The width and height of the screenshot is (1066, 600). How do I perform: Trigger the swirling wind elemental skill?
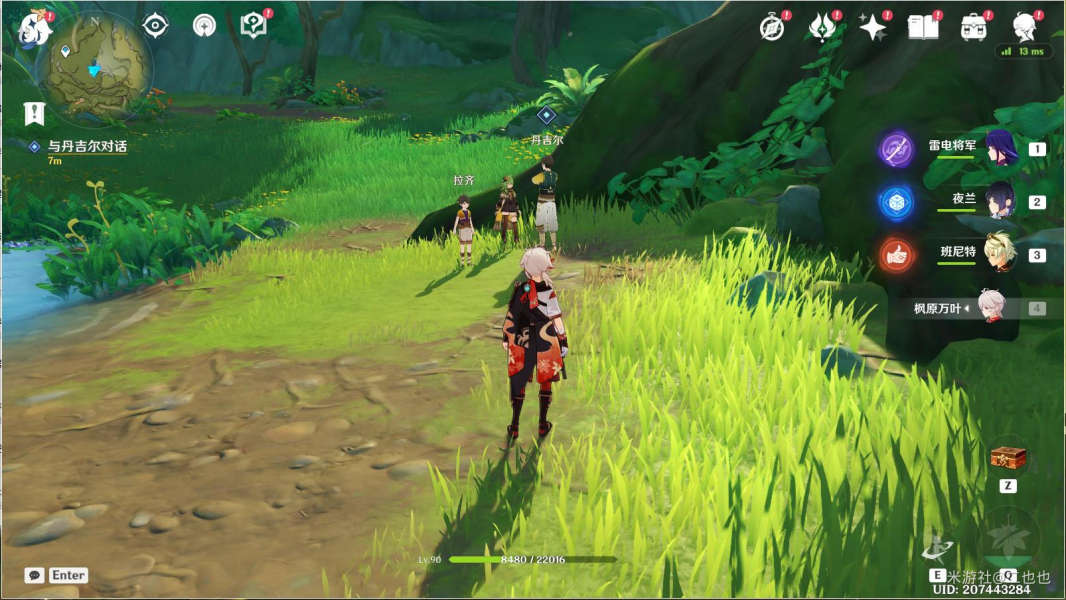pos(938,547)
